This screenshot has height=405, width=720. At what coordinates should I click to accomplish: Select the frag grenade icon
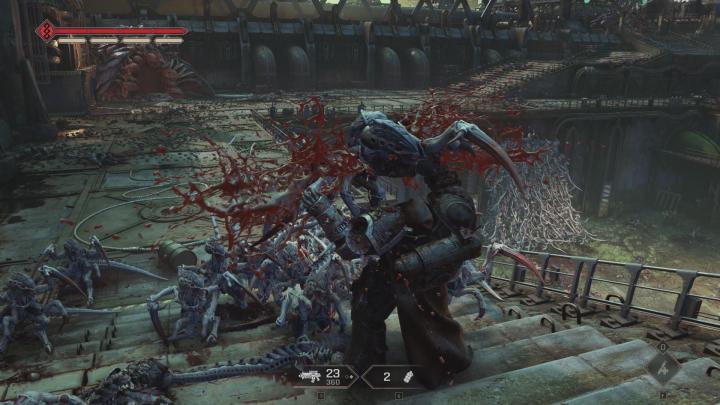406,377
